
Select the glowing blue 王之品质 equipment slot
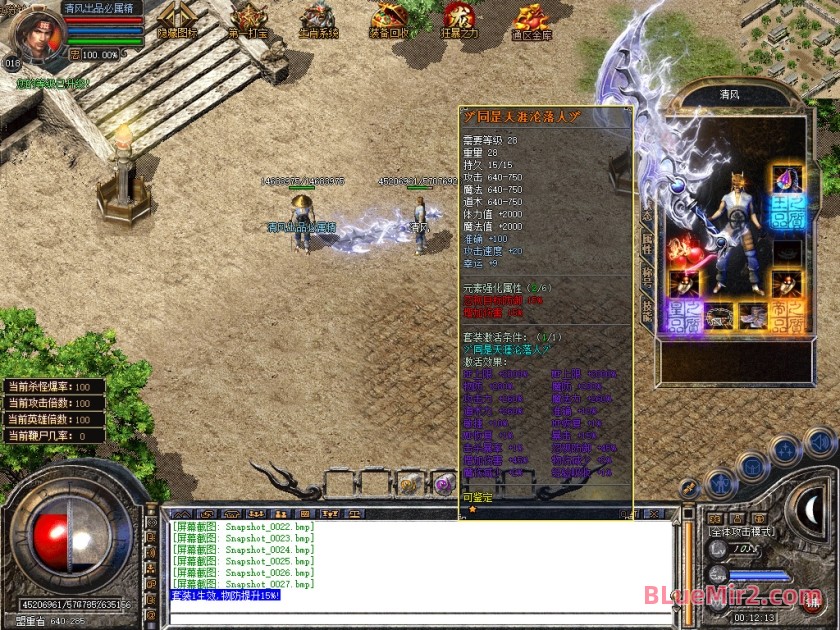[x=787, y=215]
